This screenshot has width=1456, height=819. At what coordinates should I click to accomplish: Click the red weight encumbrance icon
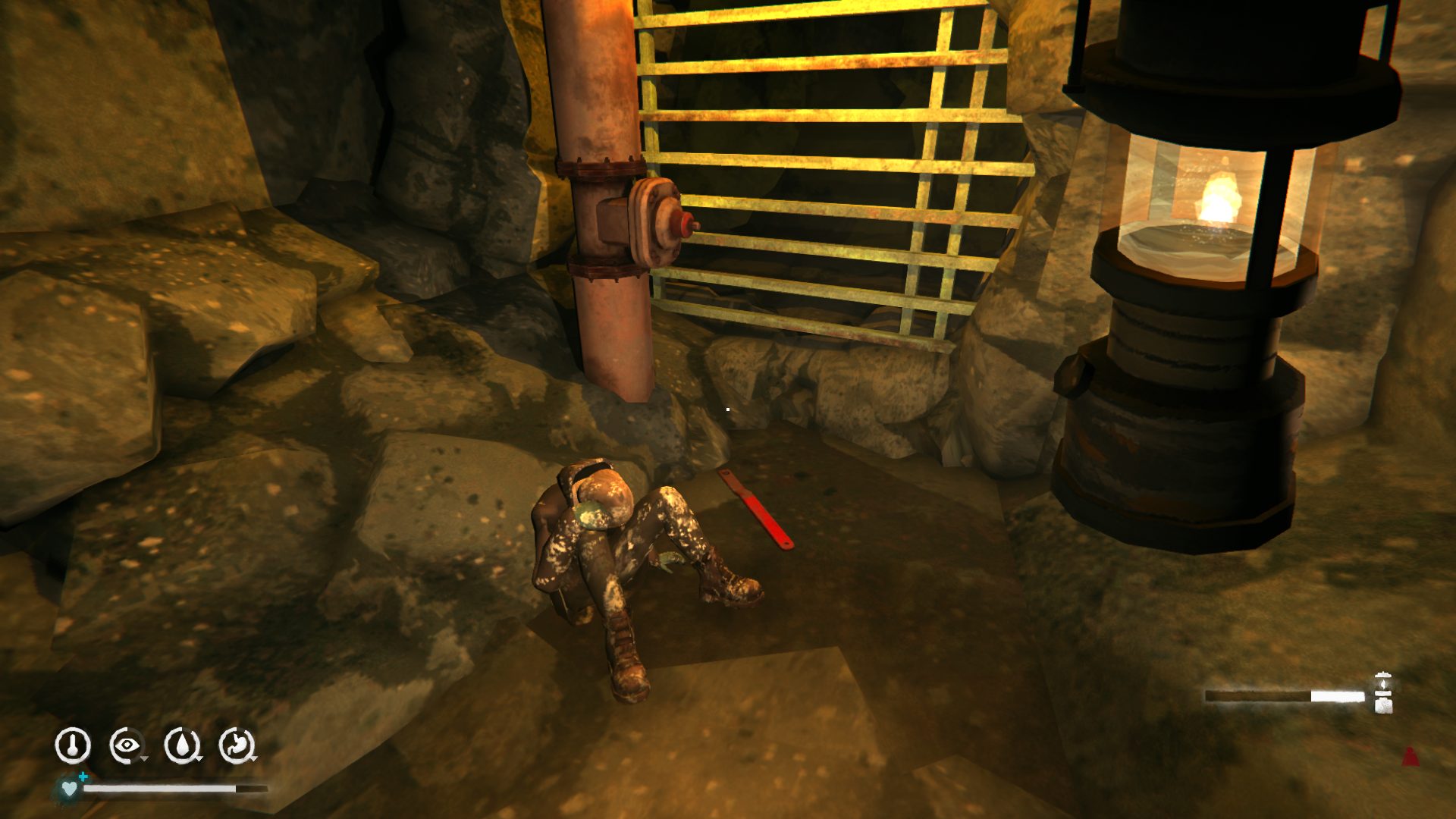(1410, 756)
